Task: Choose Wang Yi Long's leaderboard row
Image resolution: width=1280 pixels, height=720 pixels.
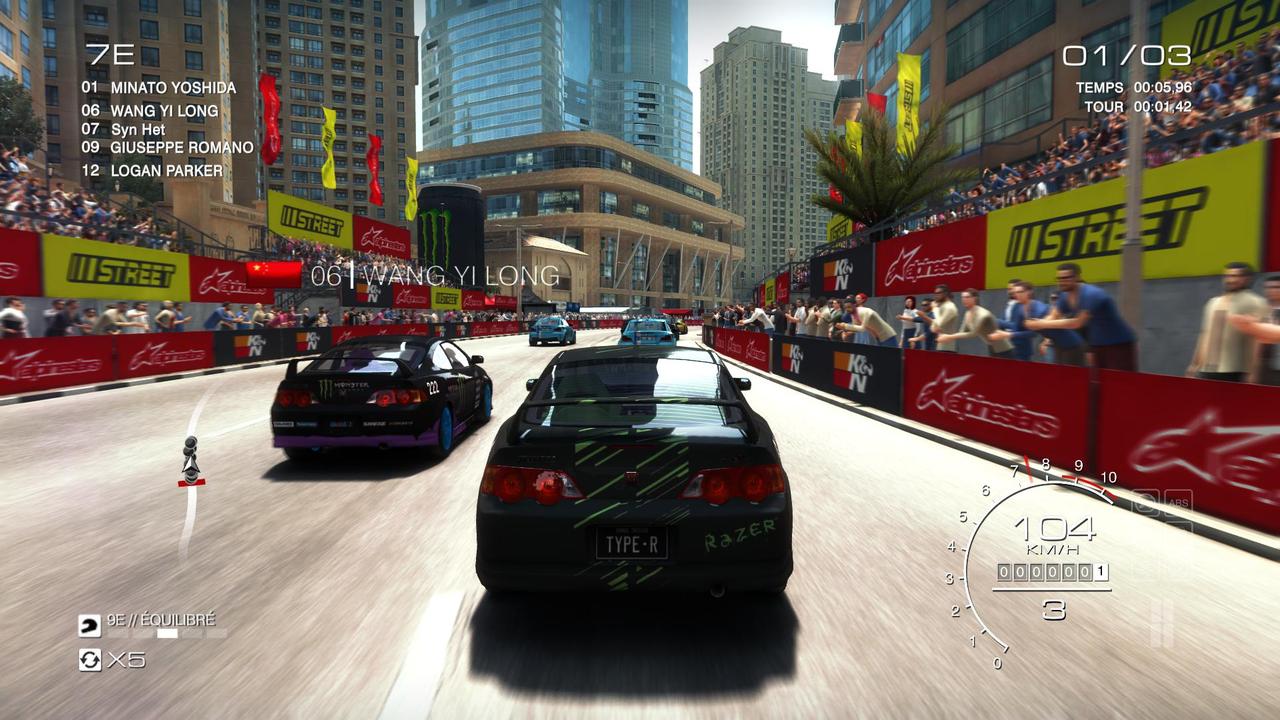Action: (x=164, y=110)
